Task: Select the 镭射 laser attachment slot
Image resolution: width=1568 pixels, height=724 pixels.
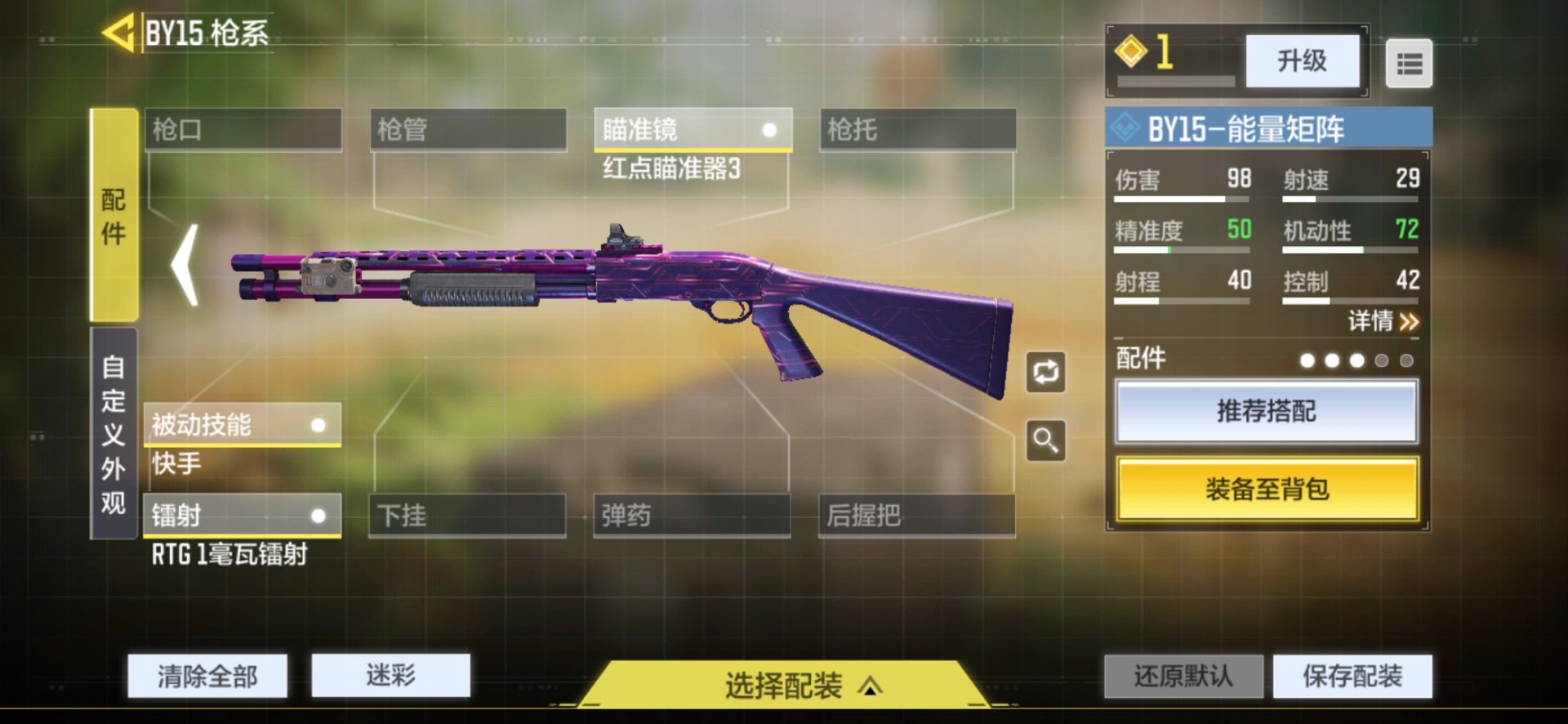Action: click(x=242, y=516)
